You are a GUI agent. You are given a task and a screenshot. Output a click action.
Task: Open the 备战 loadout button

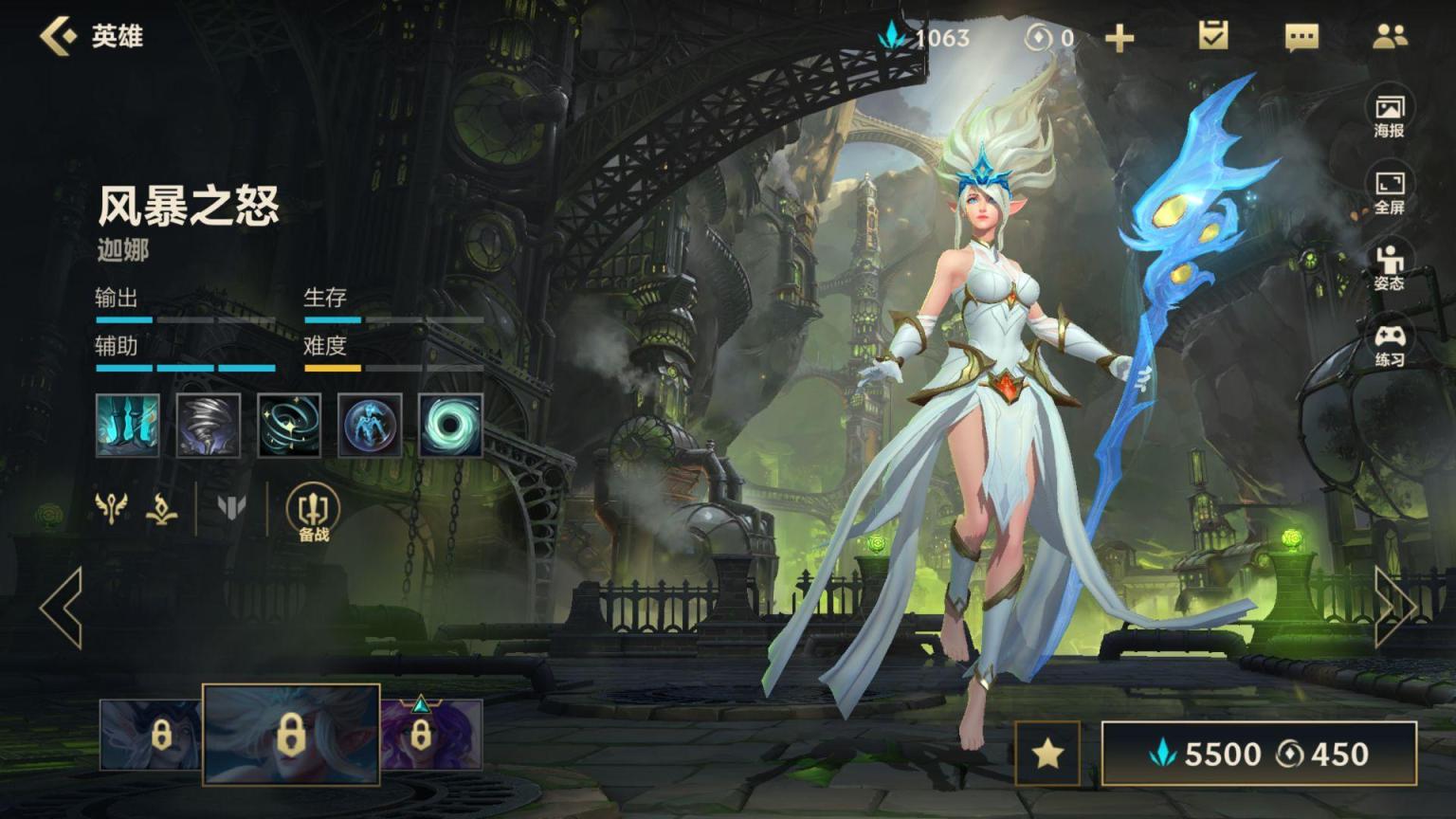[314, 513]
